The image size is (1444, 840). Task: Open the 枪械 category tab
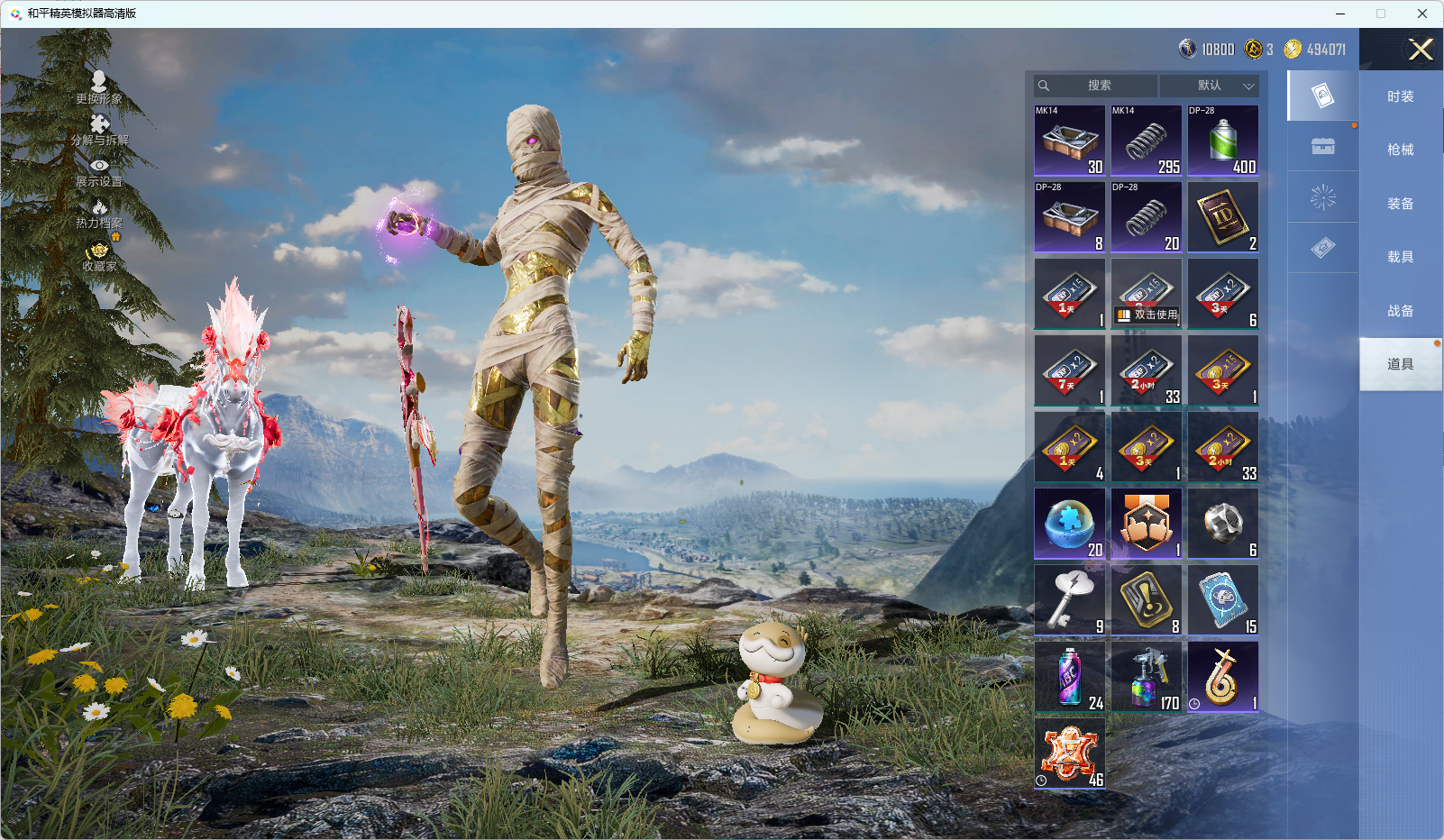(1400, 150)
